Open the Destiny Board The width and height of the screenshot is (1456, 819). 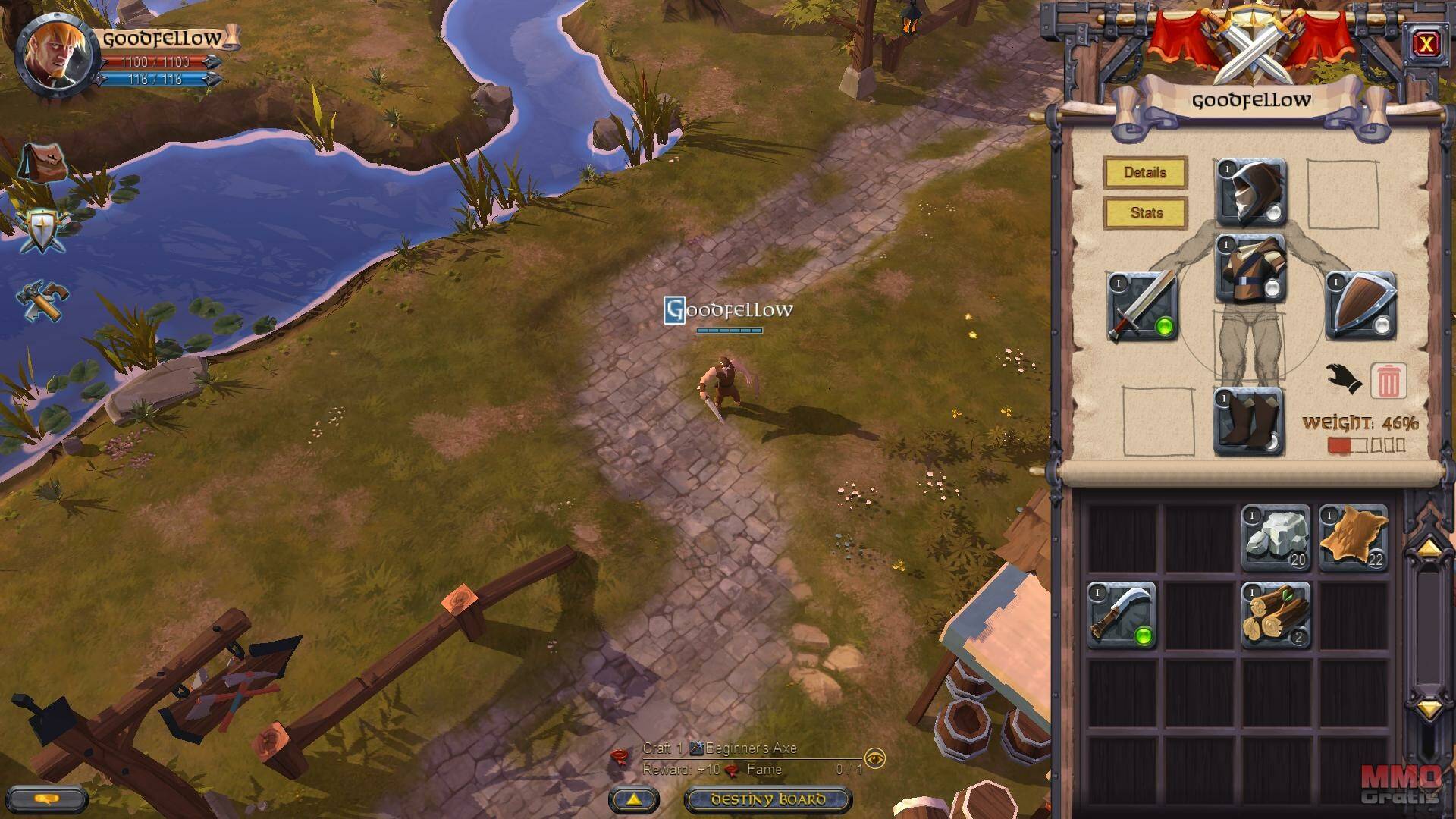tap(768, 799)
